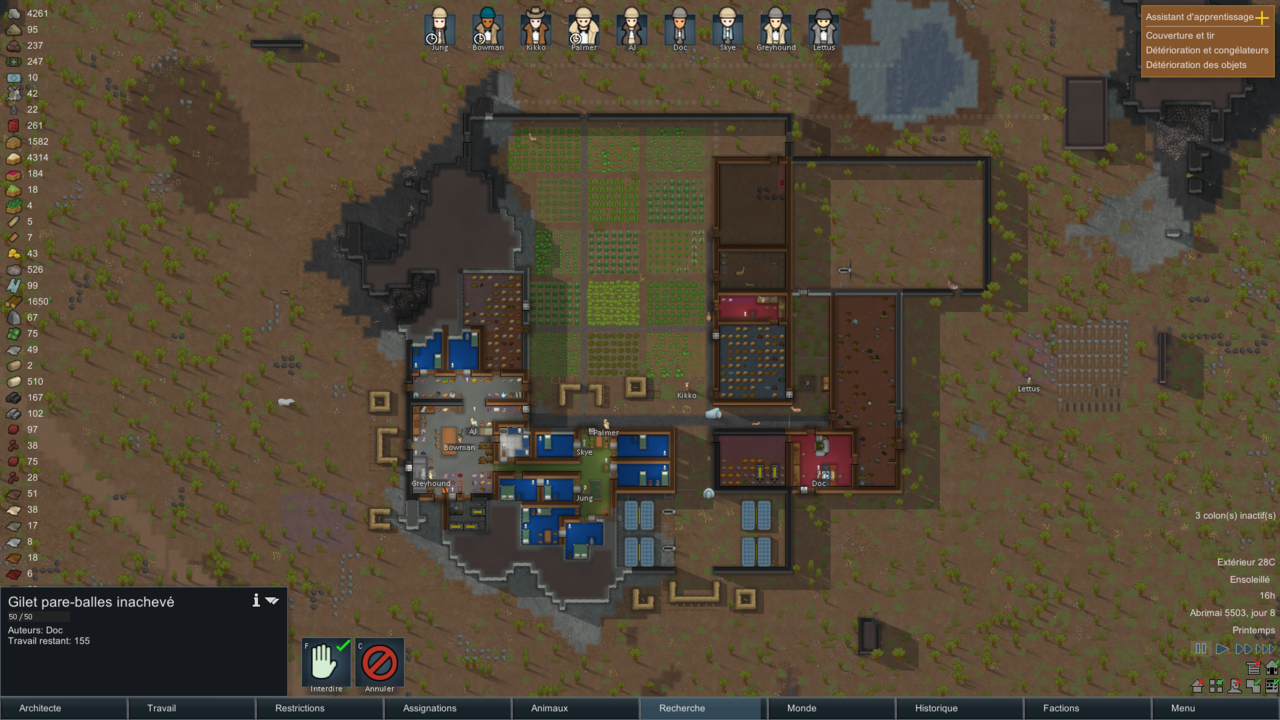Toggle the Interdire hand button
The width and height of the screenshot is (1280, 720).
[327, 662]
